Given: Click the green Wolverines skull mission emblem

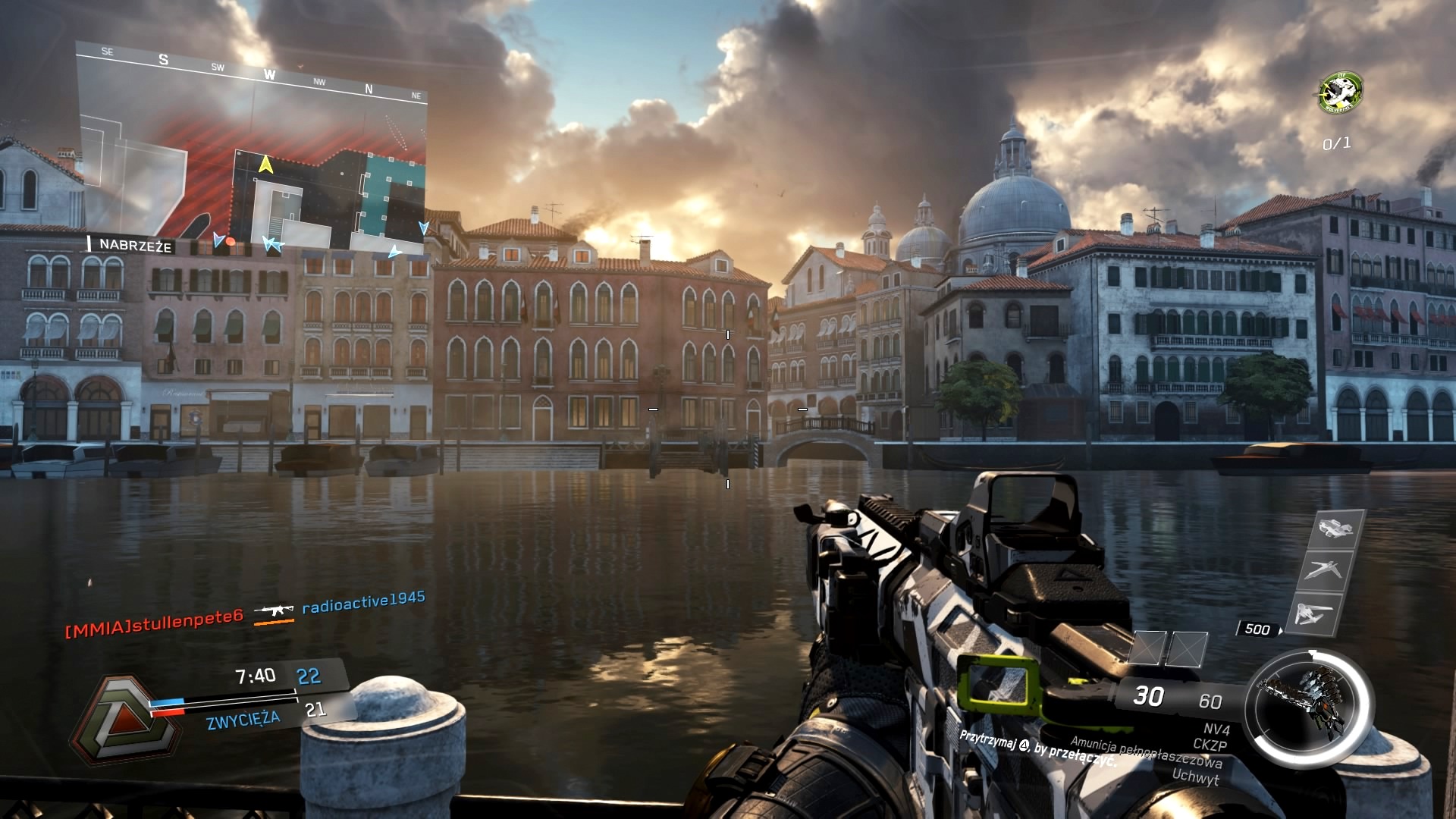Looking at the screenshot, I should [1340, 93].
